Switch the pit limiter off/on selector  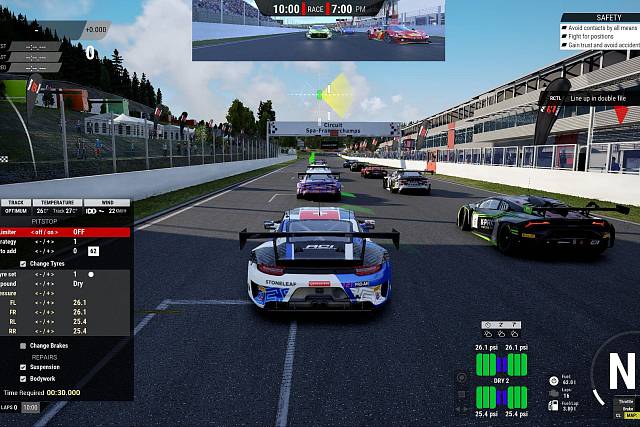43,232
